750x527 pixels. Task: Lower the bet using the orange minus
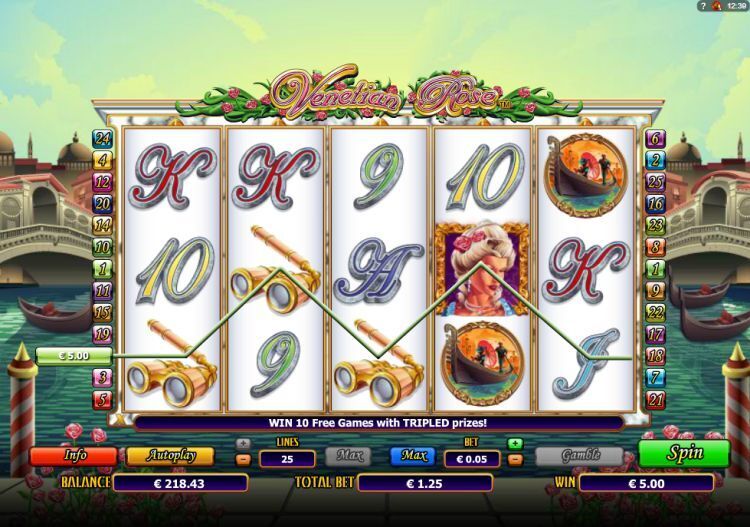pos(515,460)
